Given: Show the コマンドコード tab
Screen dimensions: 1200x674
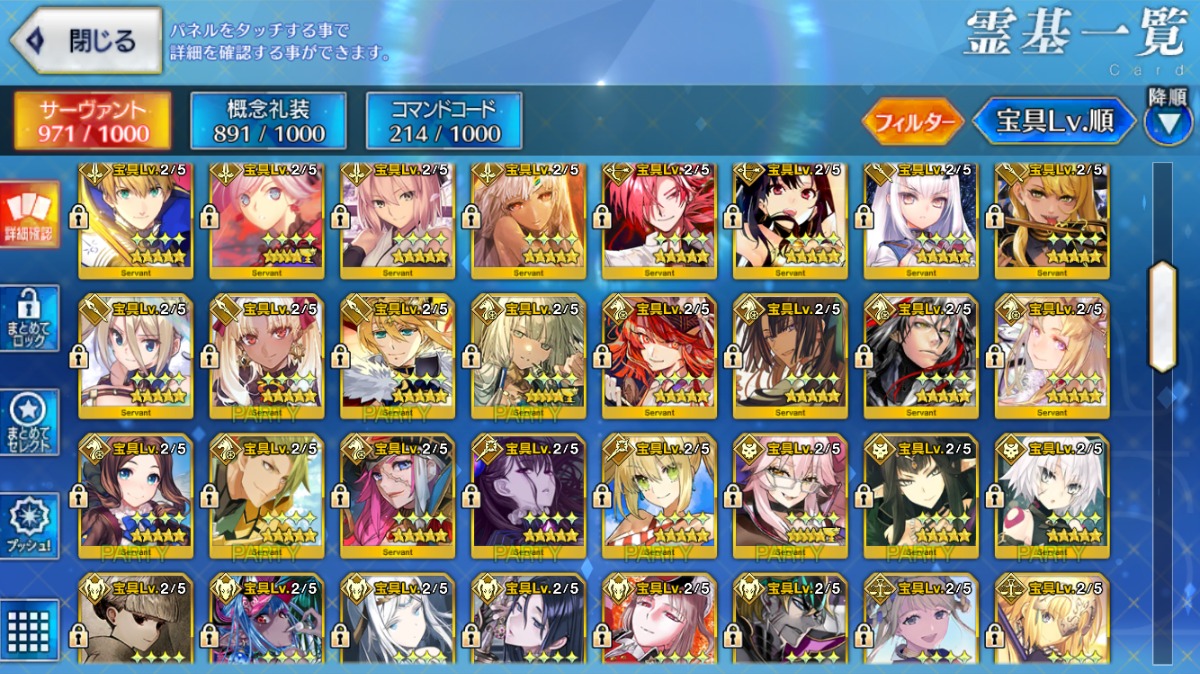Looking at the screenshot, I should (x=444, y=120).
